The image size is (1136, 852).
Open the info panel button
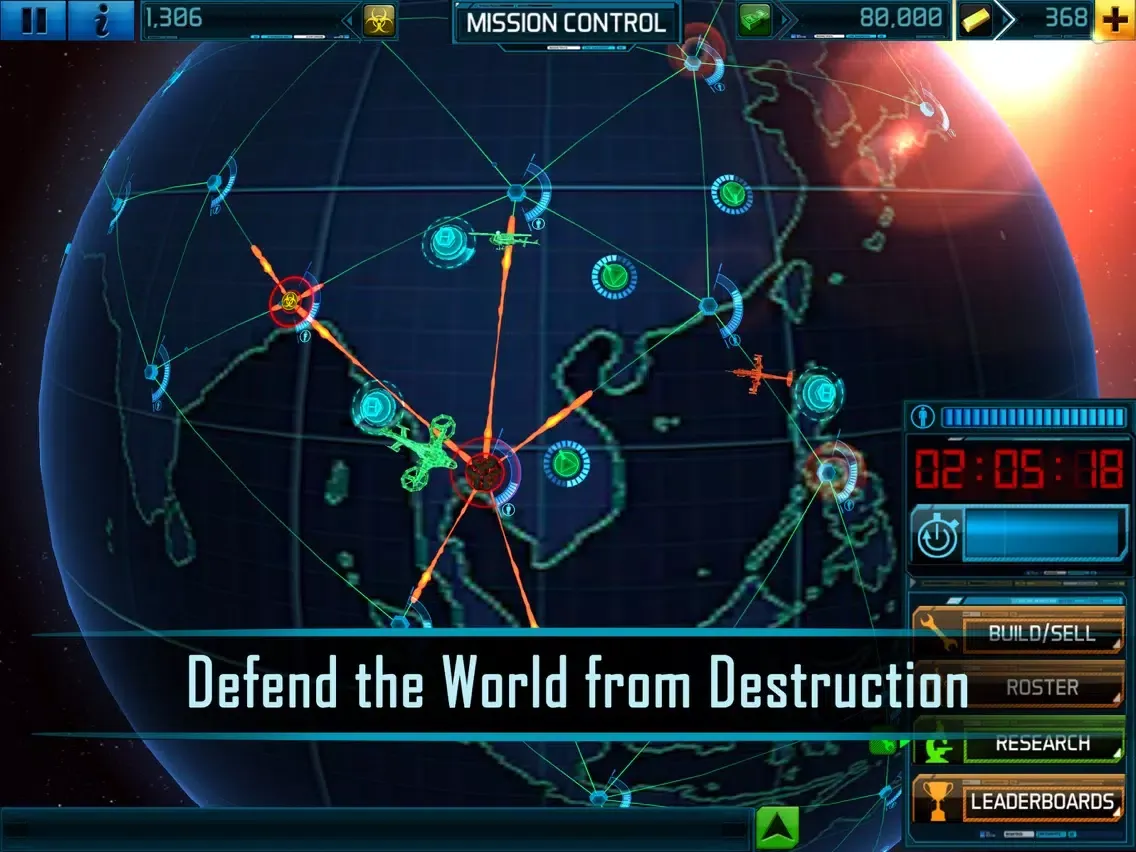click(x=100, y=20)
